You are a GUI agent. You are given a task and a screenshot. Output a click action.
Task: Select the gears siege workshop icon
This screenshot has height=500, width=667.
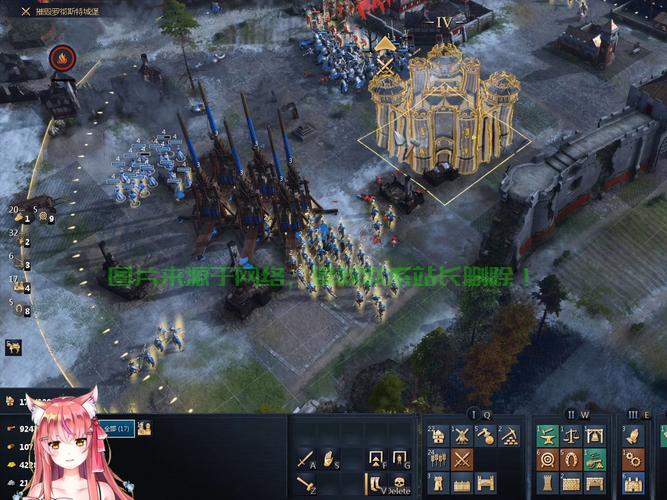632,460
